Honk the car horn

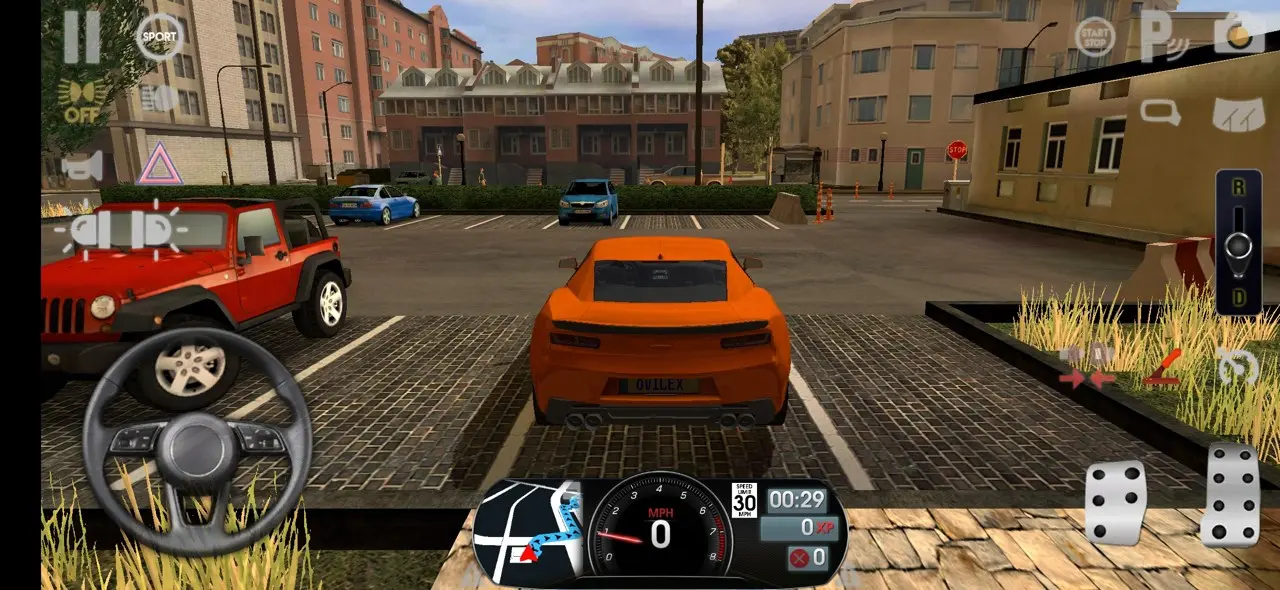point(82,166)
